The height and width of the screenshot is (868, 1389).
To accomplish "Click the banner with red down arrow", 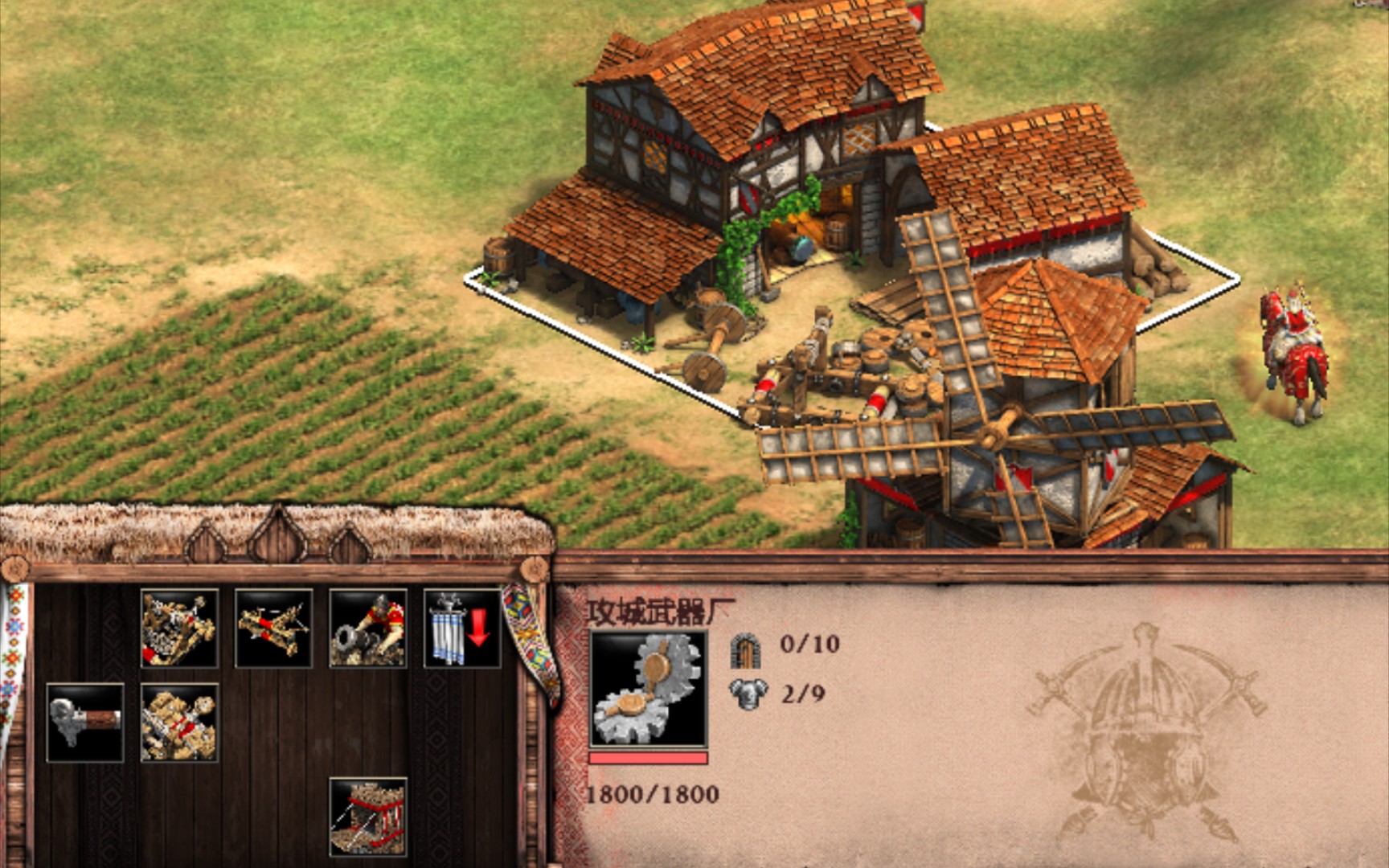I will [462, 628].
